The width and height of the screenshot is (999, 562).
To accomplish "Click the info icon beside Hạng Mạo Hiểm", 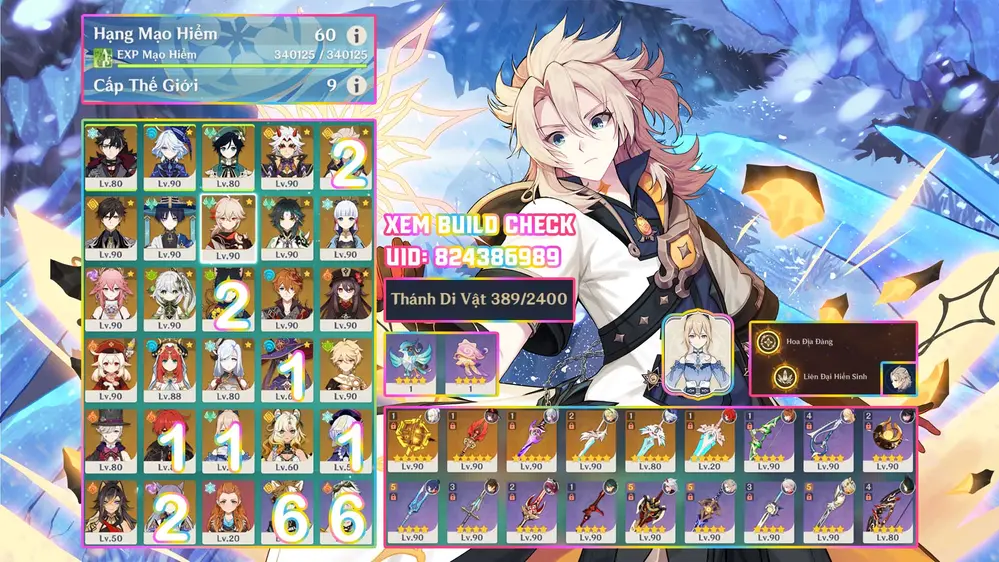I will click(353, 35).
